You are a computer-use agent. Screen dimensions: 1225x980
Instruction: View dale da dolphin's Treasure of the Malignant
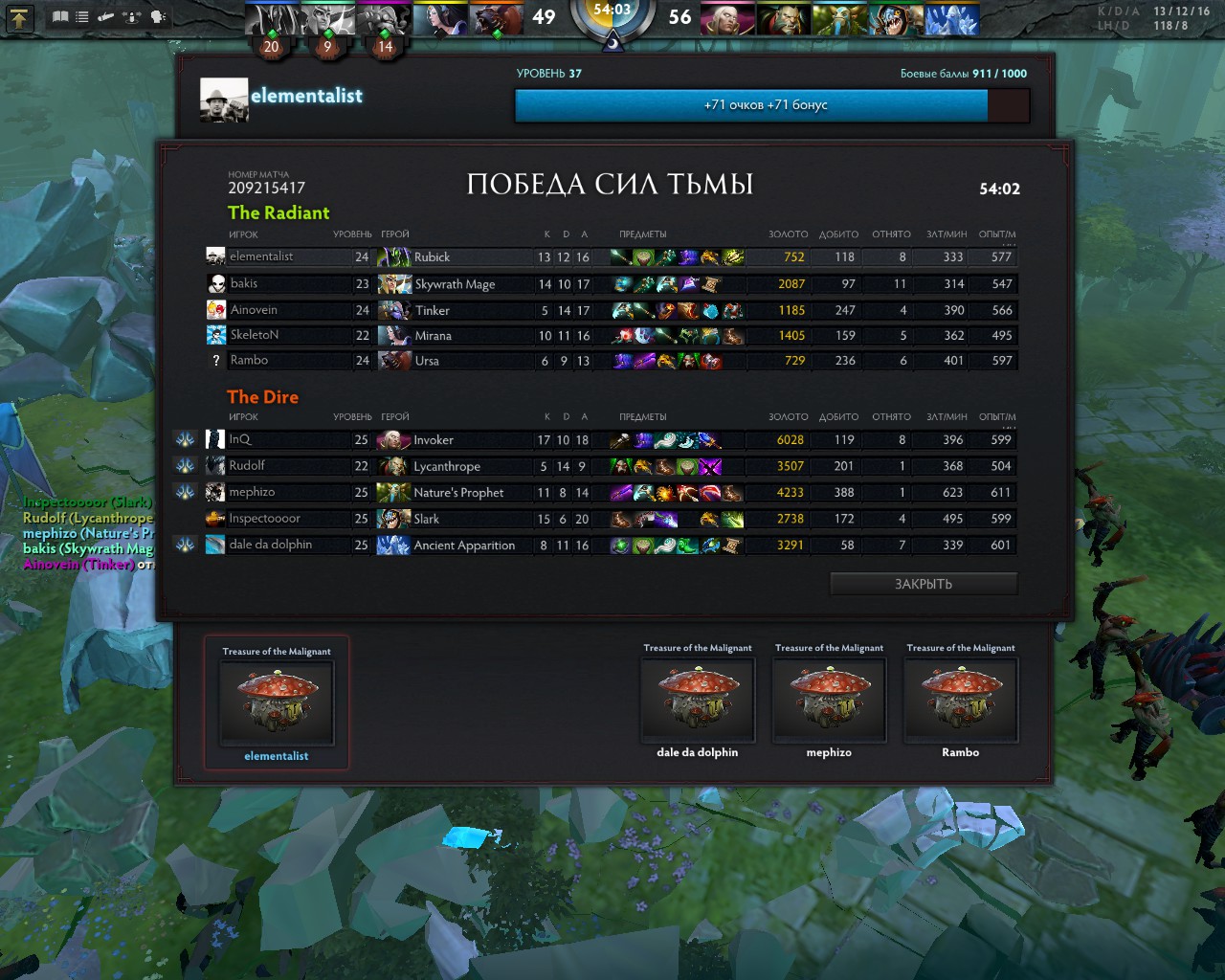697,700
